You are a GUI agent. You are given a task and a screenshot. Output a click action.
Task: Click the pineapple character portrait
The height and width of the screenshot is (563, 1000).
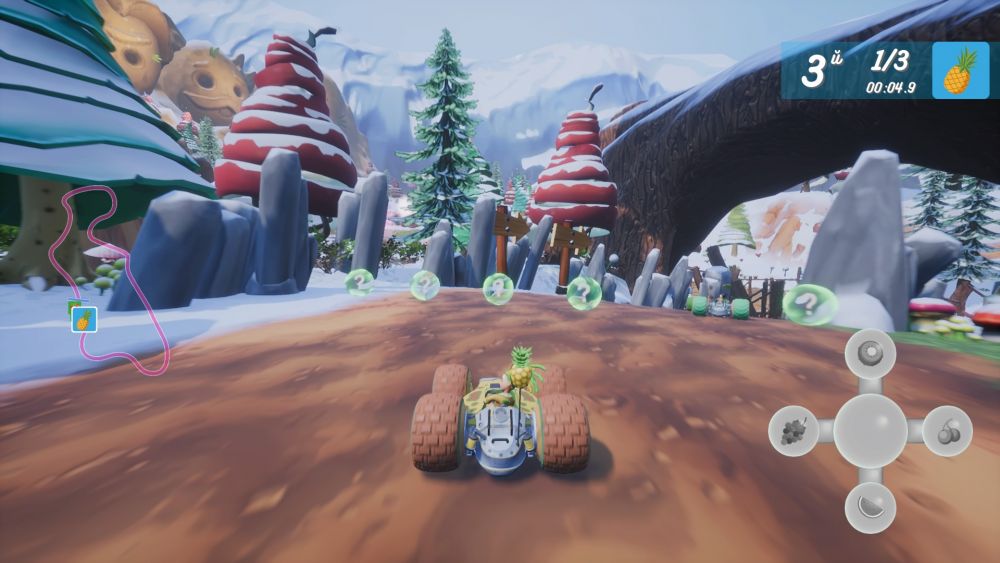[959, 71]
